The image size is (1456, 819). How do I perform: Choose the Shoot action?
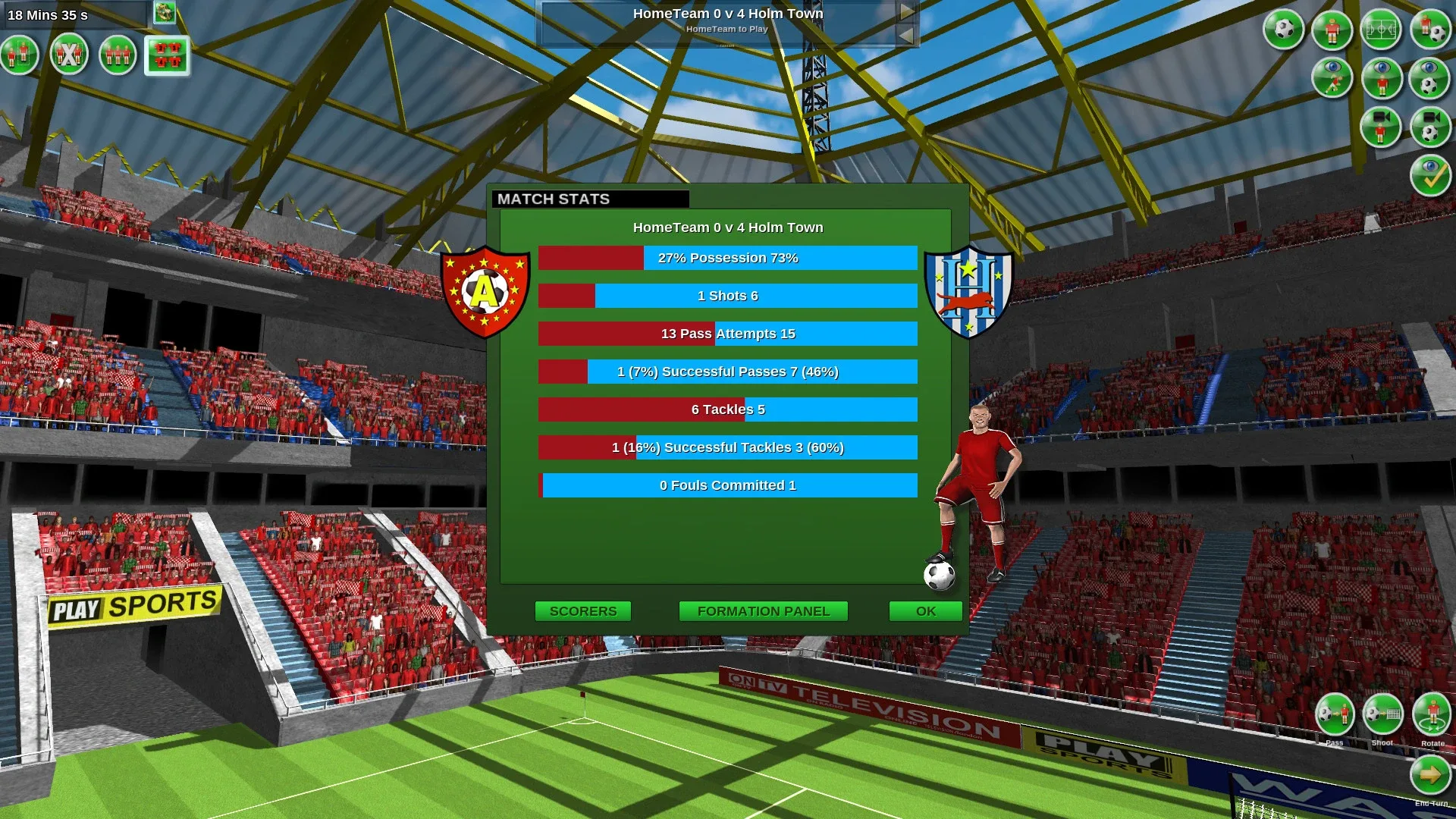pos(1382,715)
